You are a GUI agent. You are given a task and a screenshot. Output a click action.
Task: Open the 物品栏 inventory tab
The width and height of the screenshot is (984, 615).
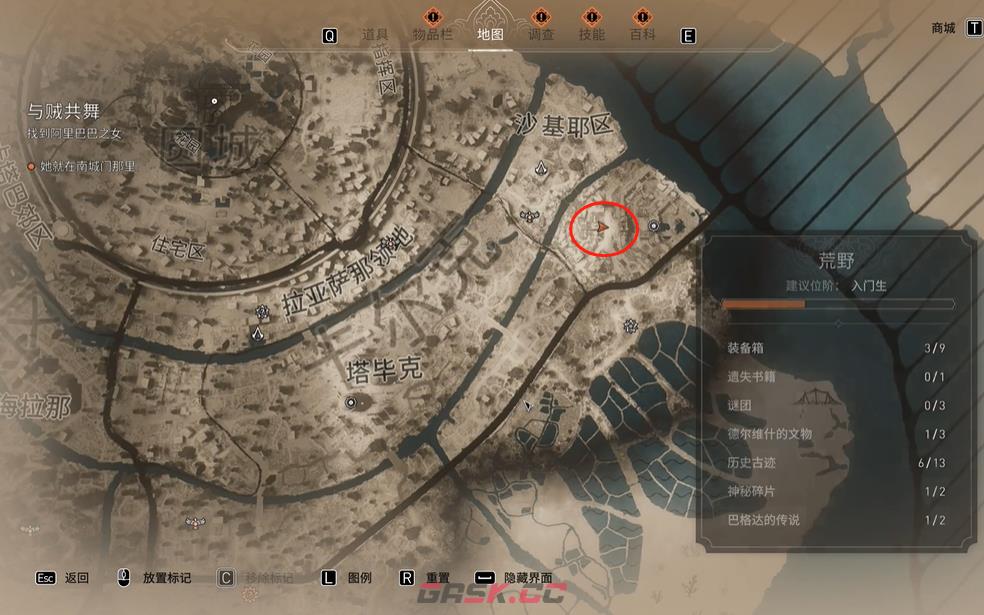pos(433,34)
